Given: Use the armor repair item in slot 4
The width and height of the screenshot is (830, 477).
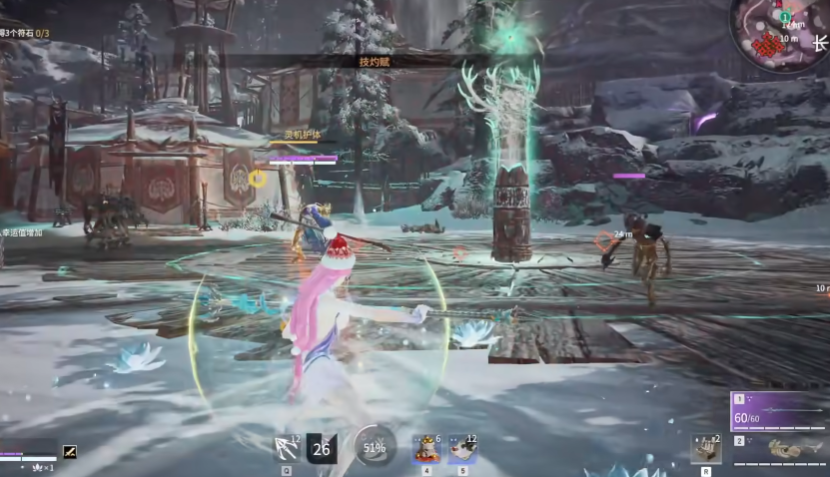Looking at the screenshot, I should [428, 448].
